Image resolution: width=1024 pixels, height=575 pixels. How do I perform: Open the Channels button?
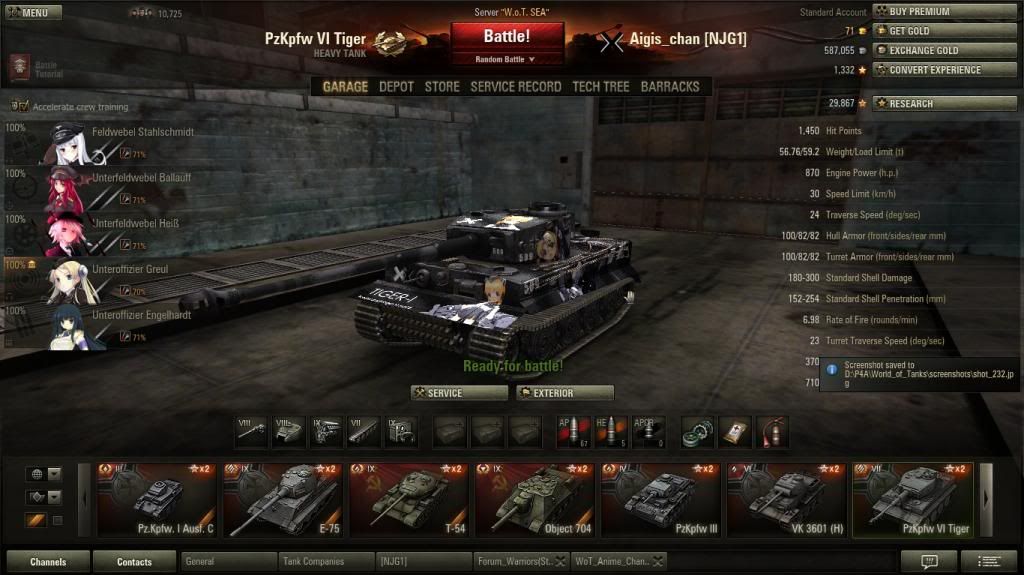point(48,562)
